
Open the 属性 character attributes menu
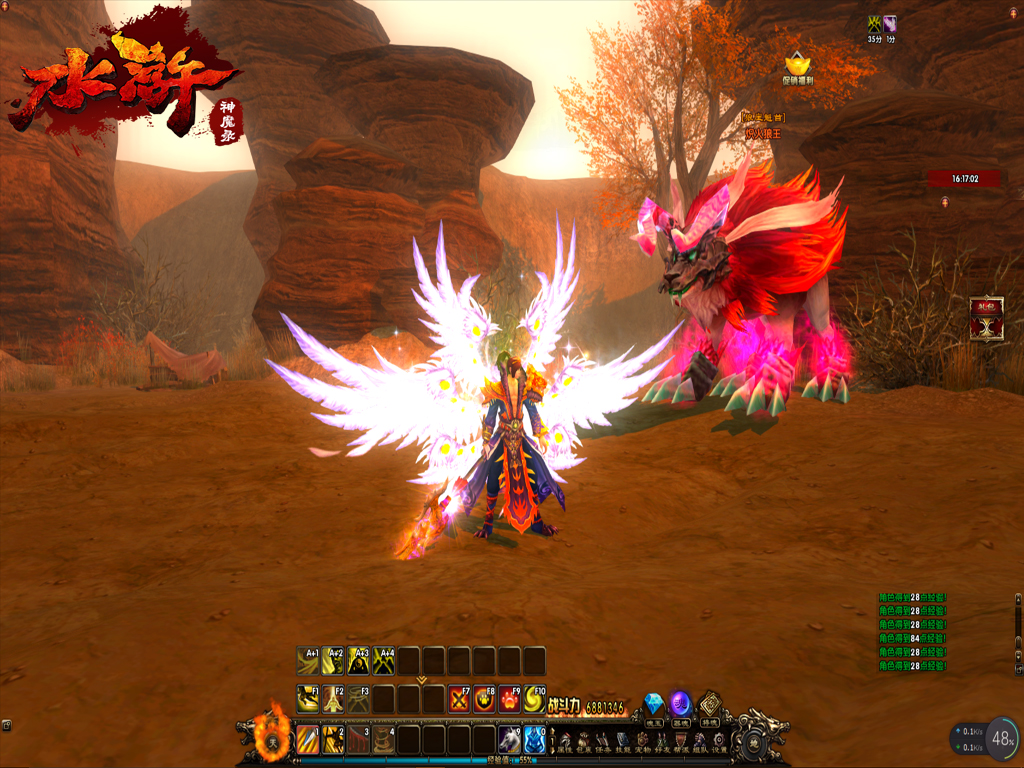(564, 741)
